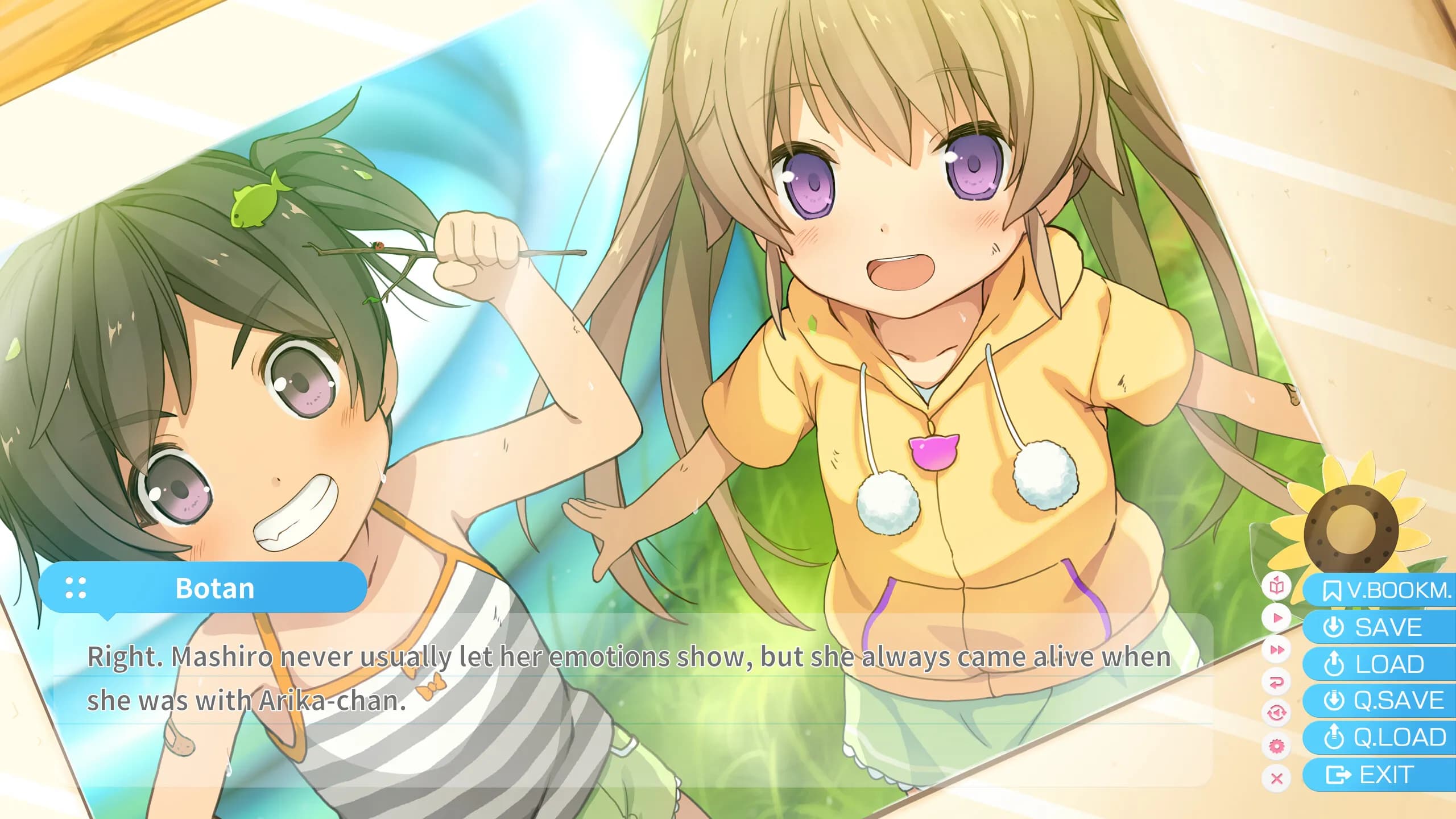Start auto-play with the play triangle icon
This screenshot has height=819, width=1456.
pos(1277,618)
